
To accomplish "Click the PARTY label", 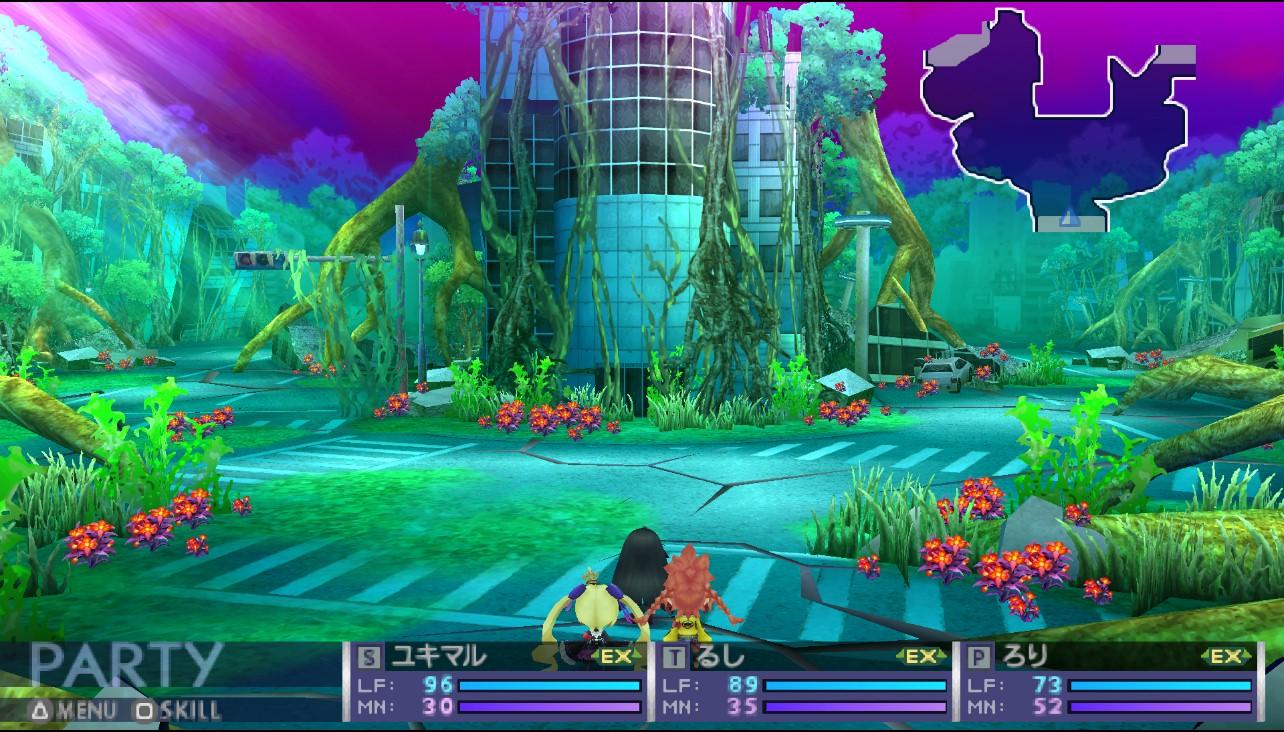I will [125, 666].
